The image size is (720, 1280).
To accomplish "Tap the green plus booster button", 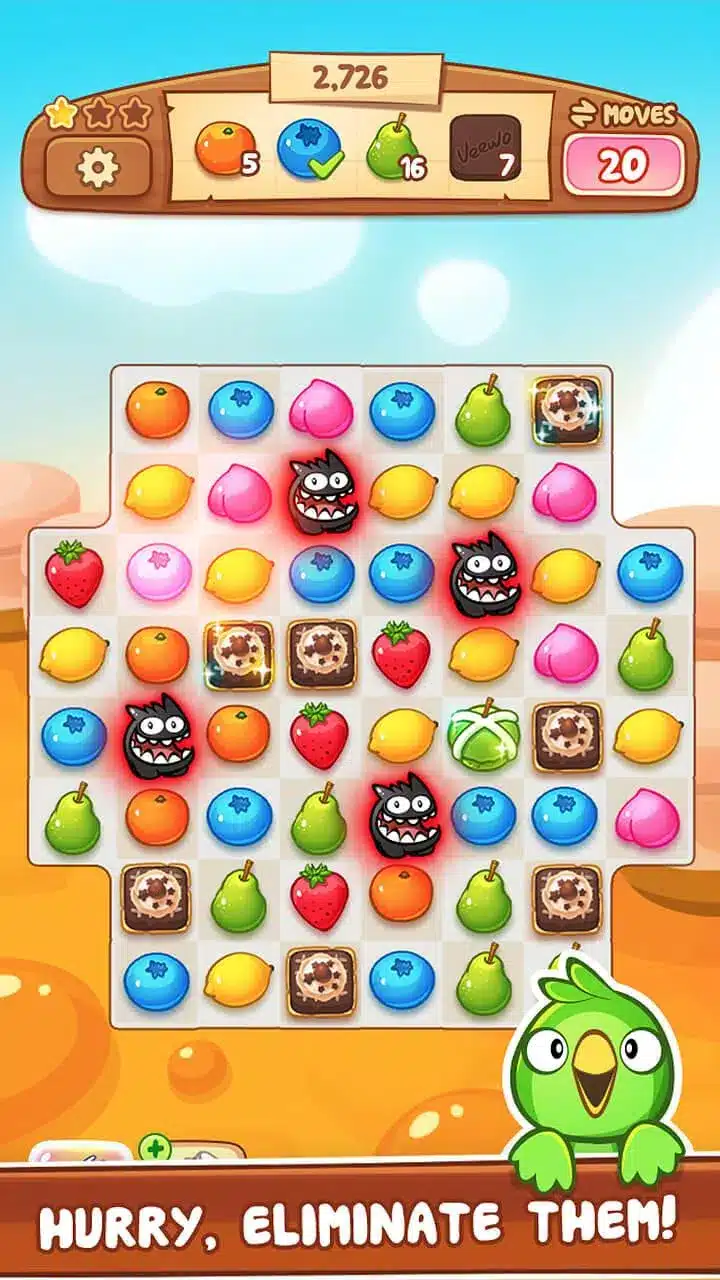I will [x=154, y=1147].
